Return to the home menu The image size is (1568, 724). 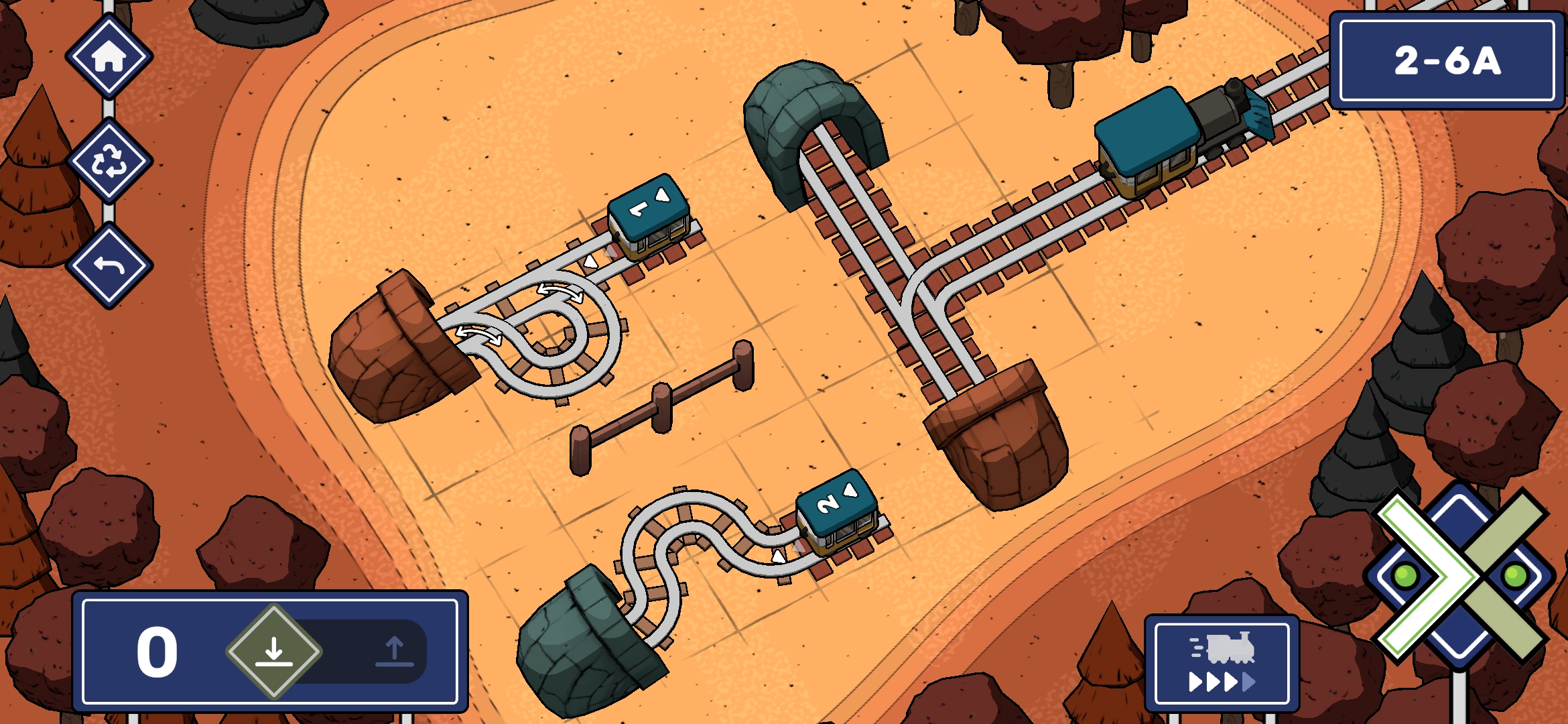(109, 56)
